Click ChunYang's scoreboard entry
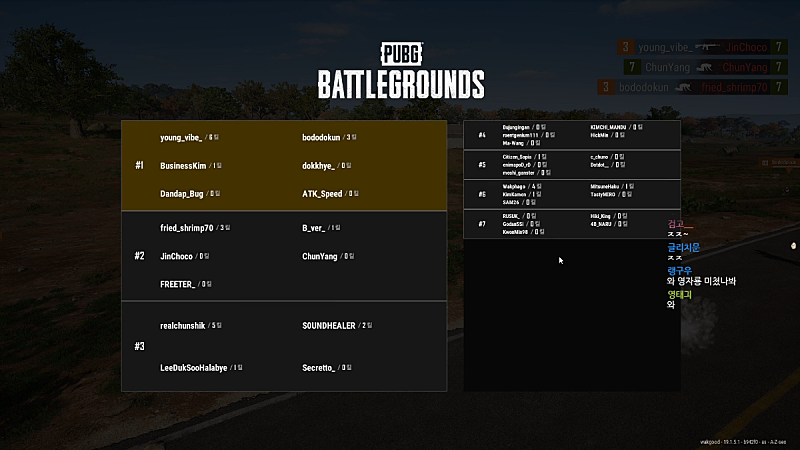Viewport: 800px width, 450px height. pyautogui.click(x=320, y=256)
